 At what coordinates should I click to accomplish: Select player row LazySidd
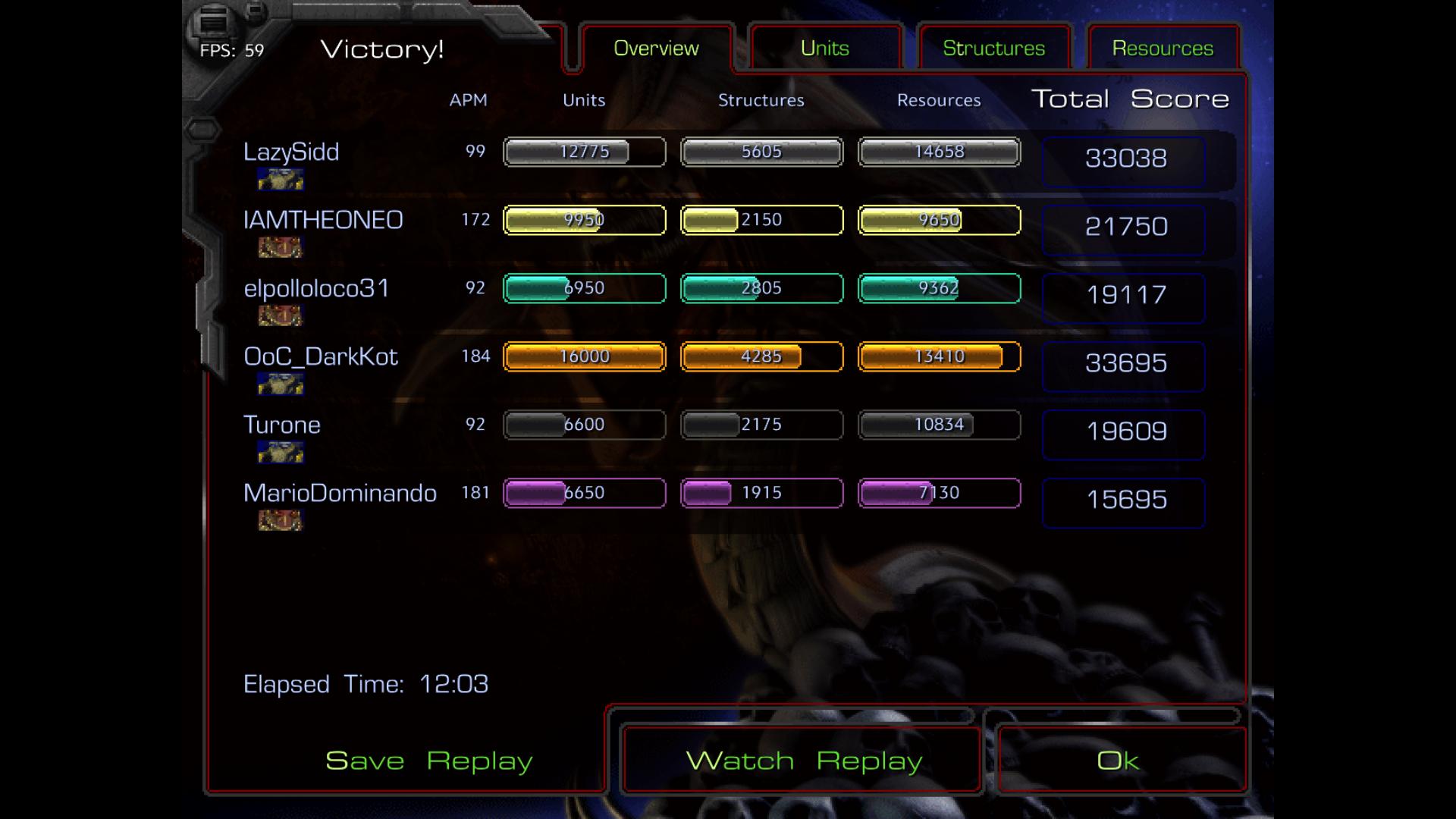(291, 152)
